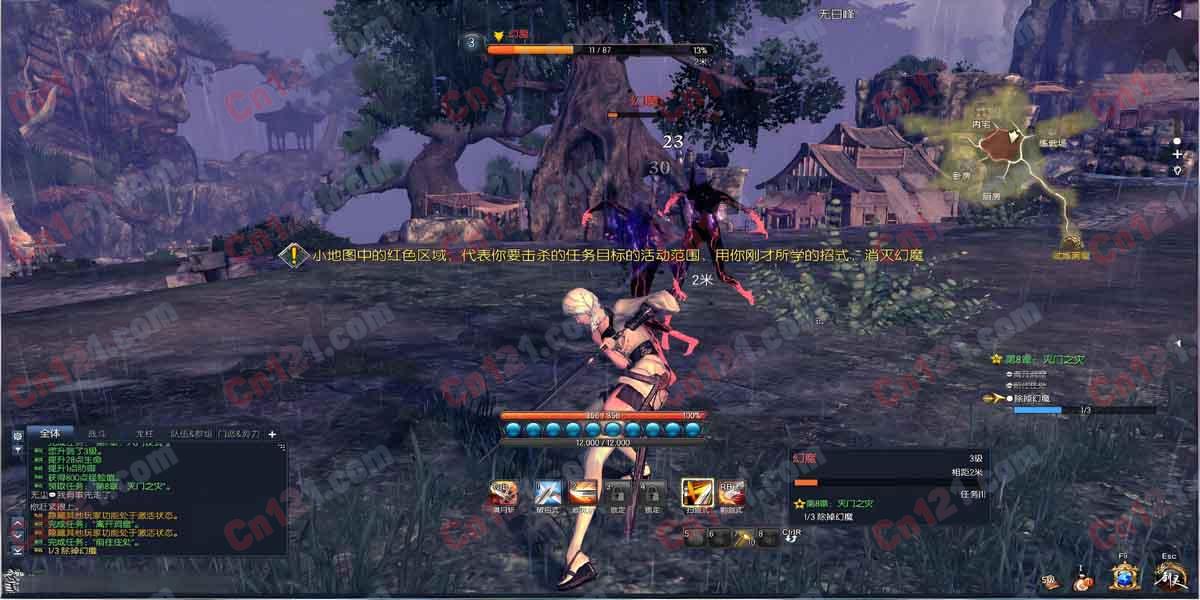Add a new chat tab with the plus button
The width and height of the screenshot is (1200, 600).
pos(272,434)
